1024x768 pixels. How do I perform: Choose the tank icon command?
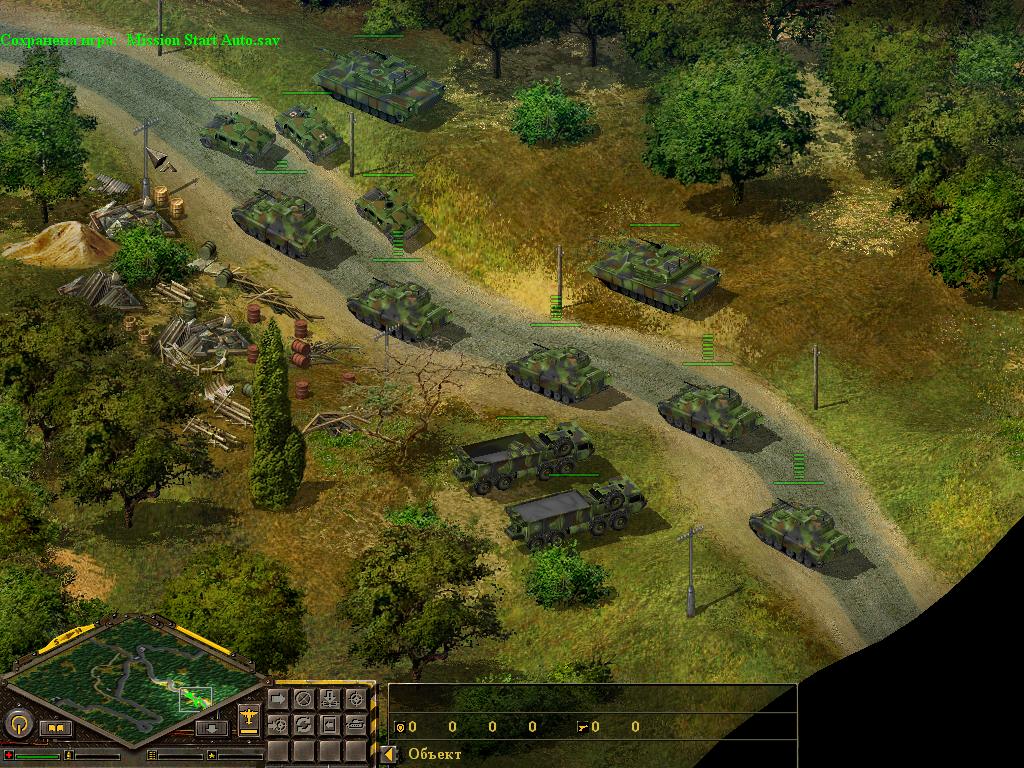tap(355, 724)
